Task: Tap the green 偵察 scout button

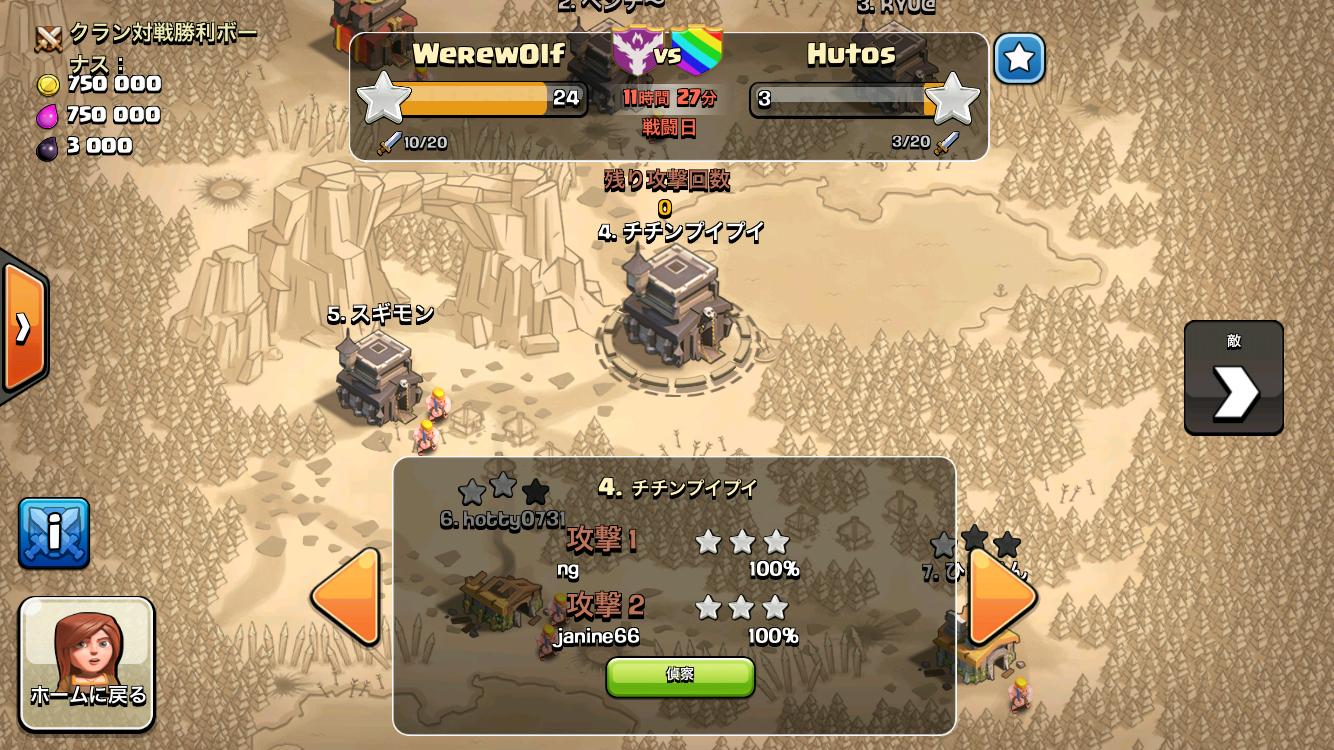Action: coord(680,676)
